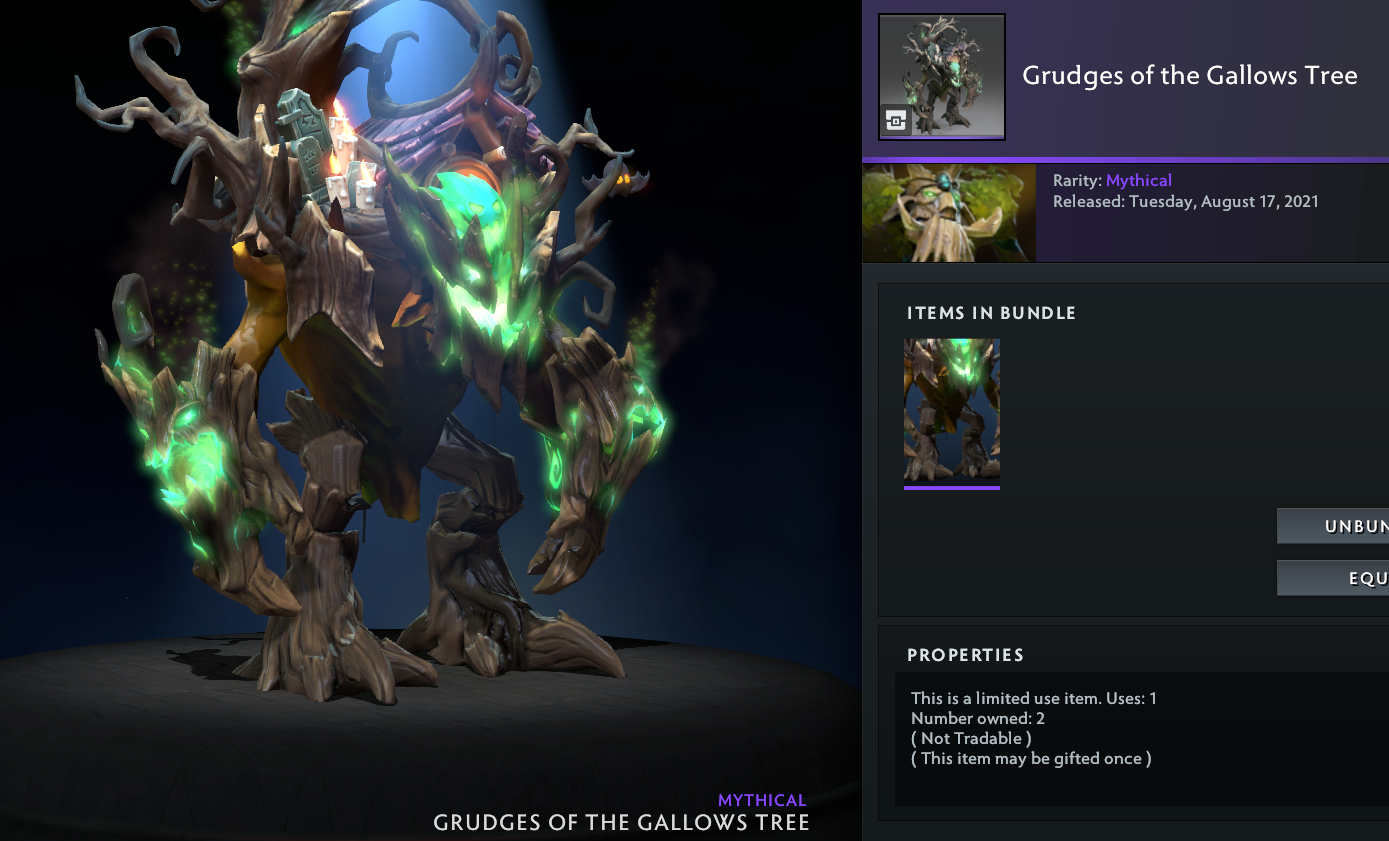Select the bundle item thumbnail under Items in Bundle
This screenshot has width=1389, height=841.
(x=952, y=411)
